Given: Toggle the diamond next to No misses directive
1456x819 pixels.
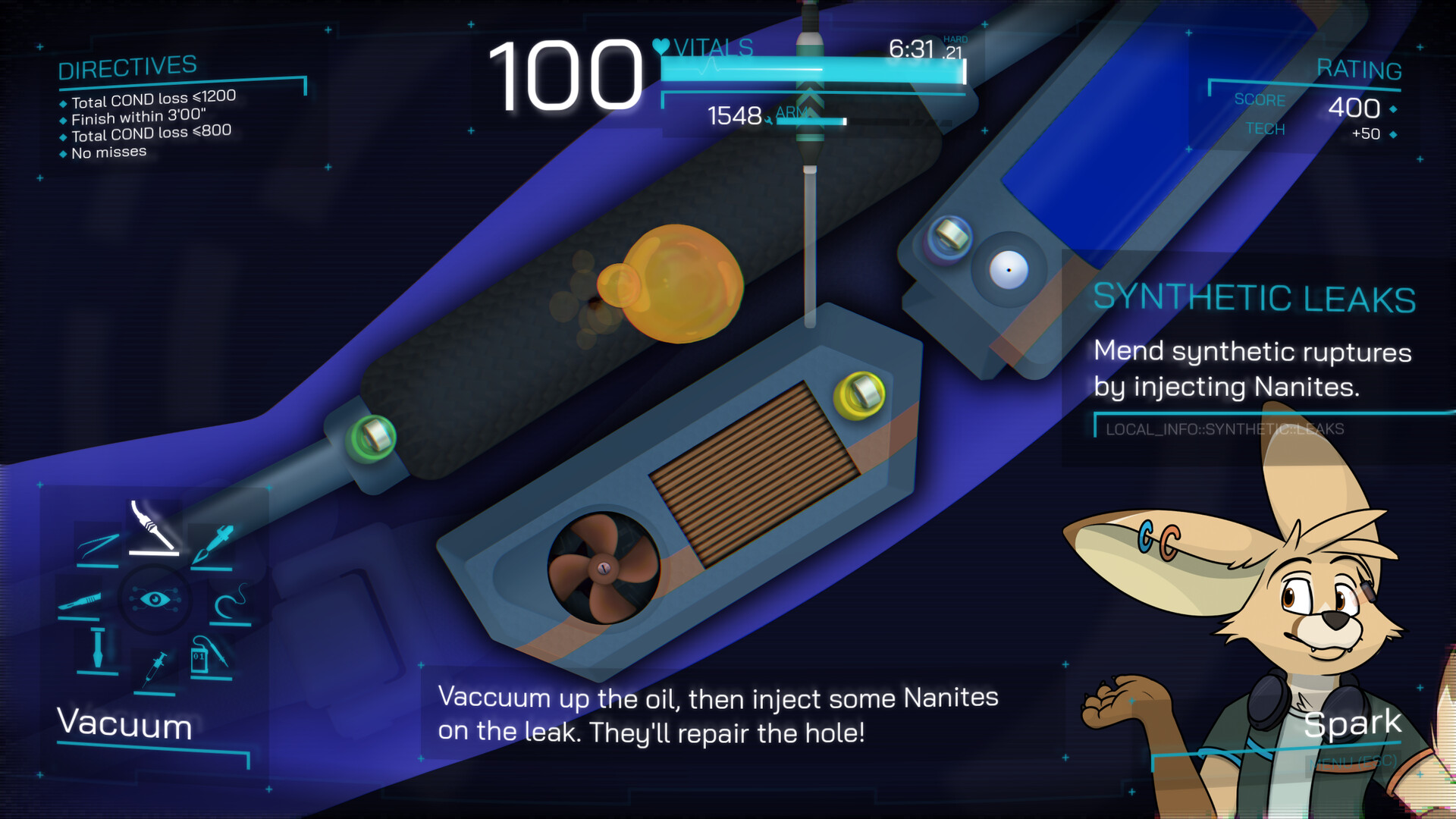Looking at the screenshot, I should (64, 152).
